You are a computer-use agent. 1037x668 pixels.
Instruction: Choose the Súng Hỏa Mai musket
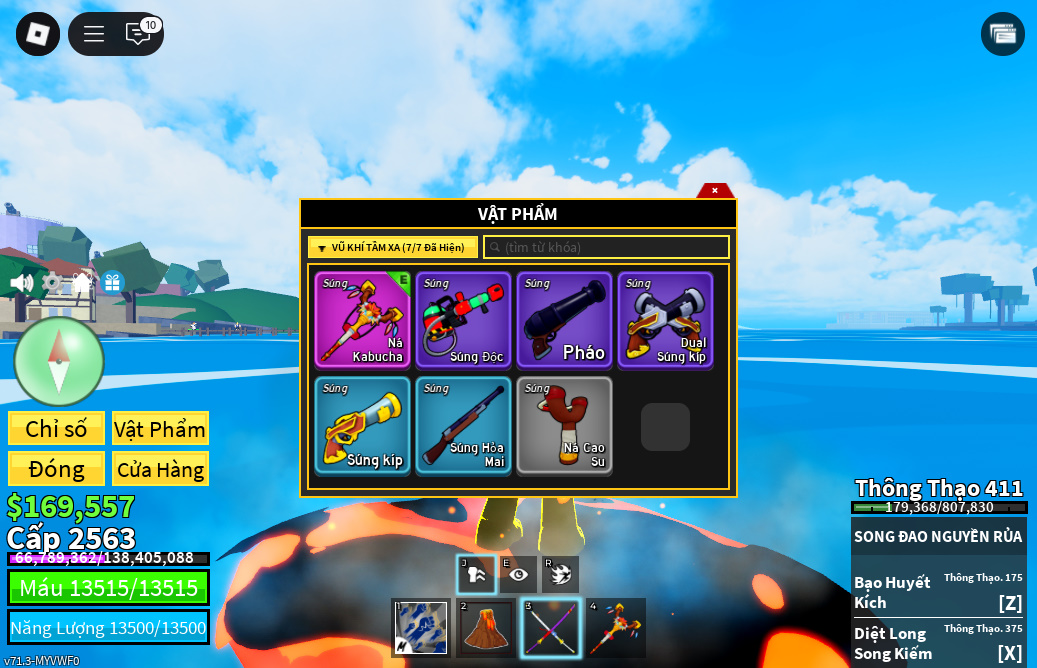point(463,425)
